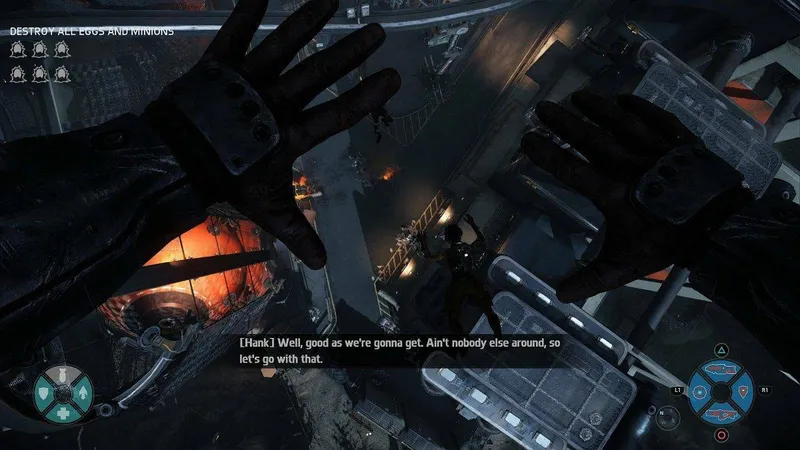Image resolution: width=800 pixels, height=450 pixels.
Task: Choose the shield-shaped item on the blue wheel
Action: [x=745, y=389]
